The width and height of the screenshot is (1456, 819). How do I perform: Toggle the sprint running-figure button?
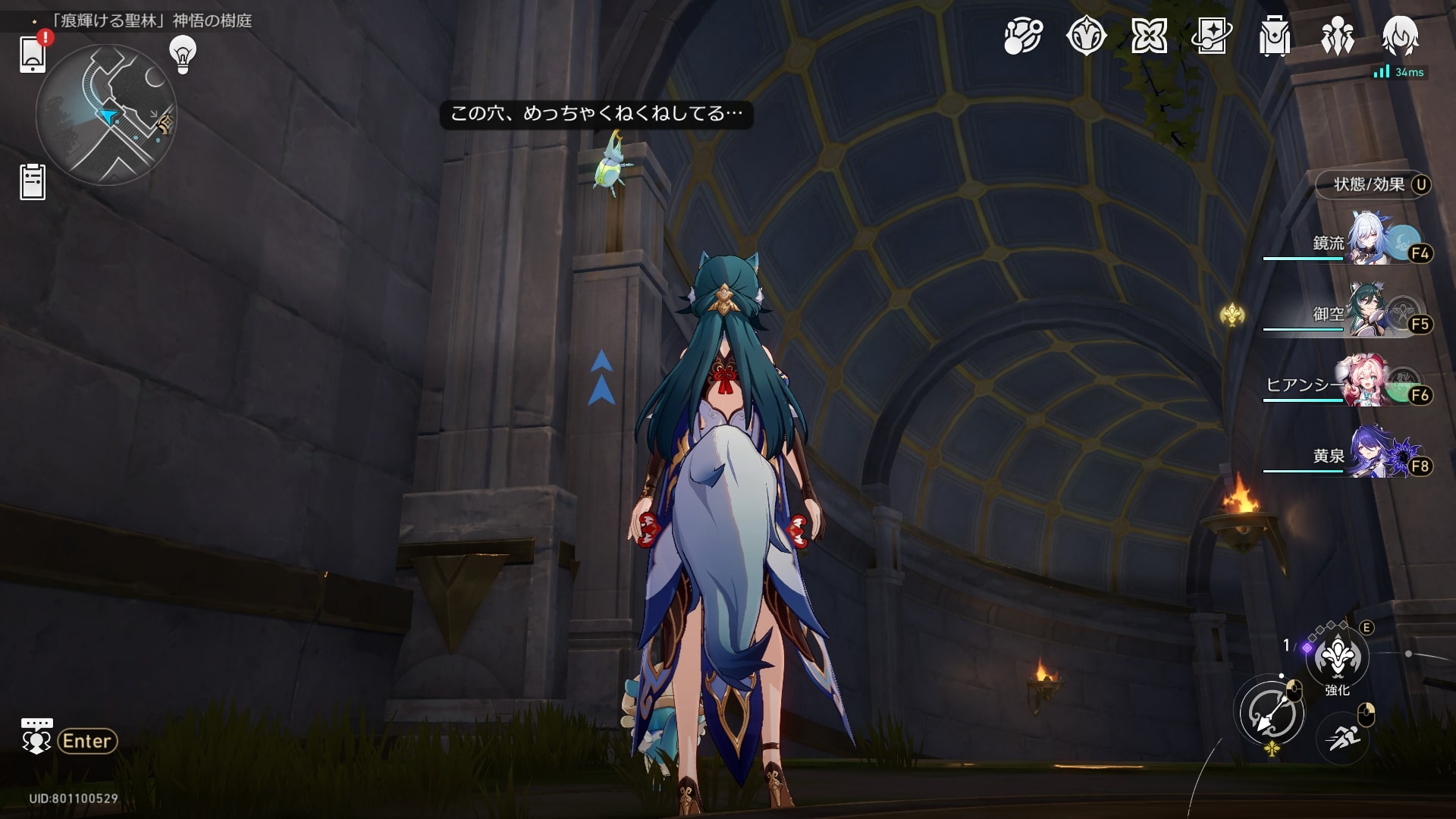click(x=1341, y=737)
